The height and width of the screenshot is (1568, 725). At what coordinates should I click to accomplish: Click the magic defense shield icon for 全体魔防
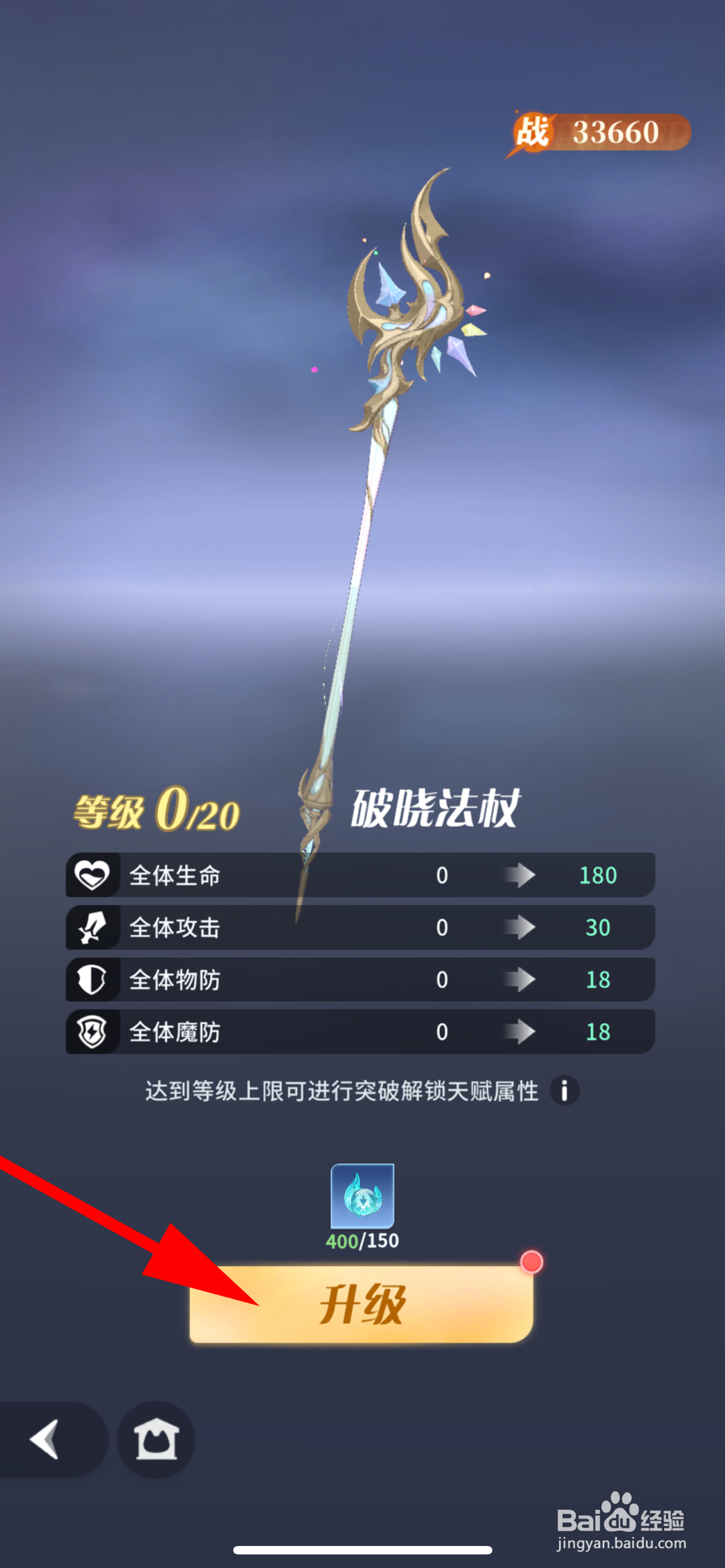click(x=93, y=1031)
